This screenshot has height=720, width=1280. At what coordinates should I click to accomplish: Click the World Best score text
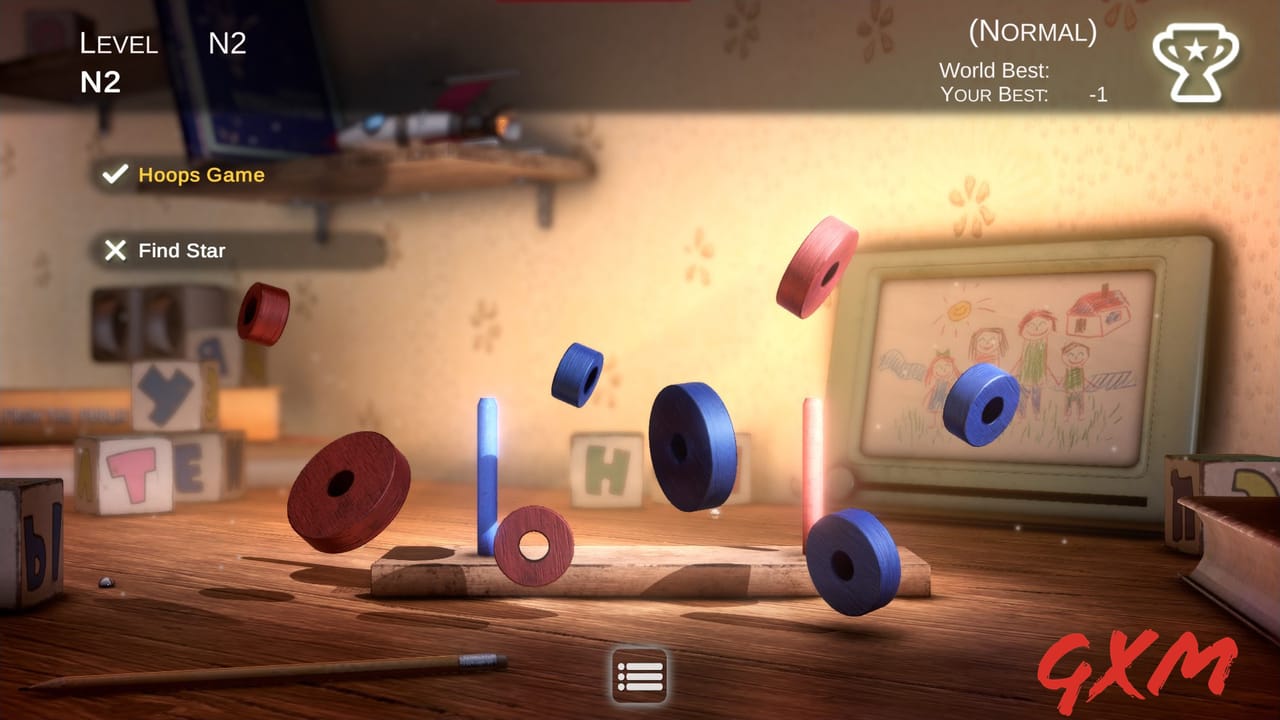point(993,71)
